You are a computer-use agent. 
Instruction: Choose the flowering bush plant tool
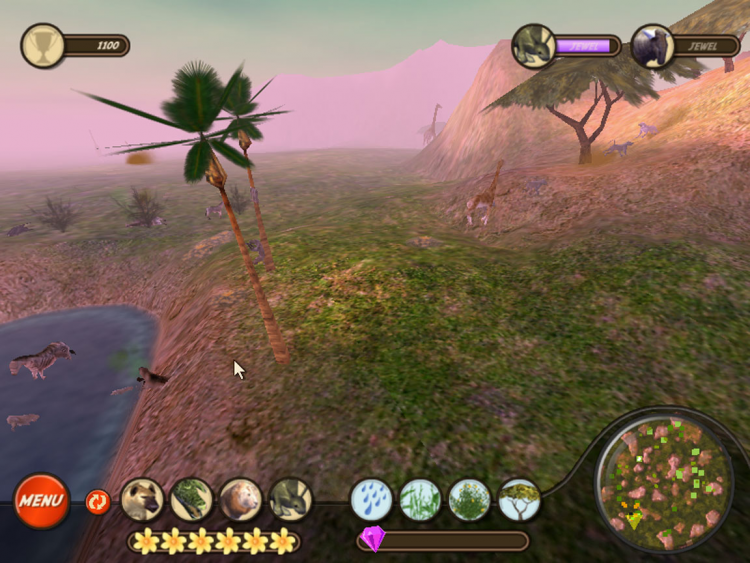tap(469, 499)
